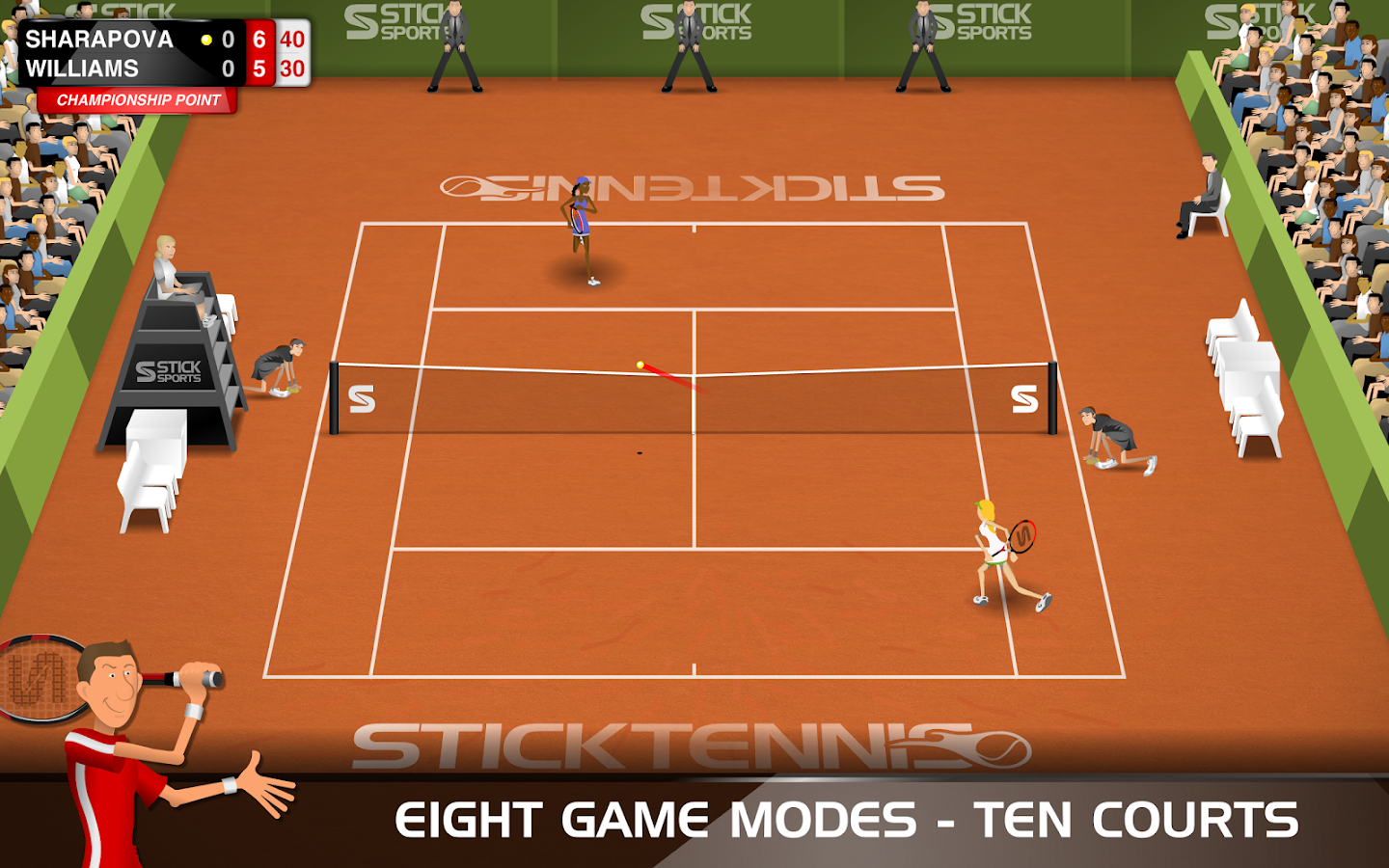Click the red line tracing the ball's trajectory
Image resolution: width=1389 pixels, height=868 pixels.
tap(670, 378)
